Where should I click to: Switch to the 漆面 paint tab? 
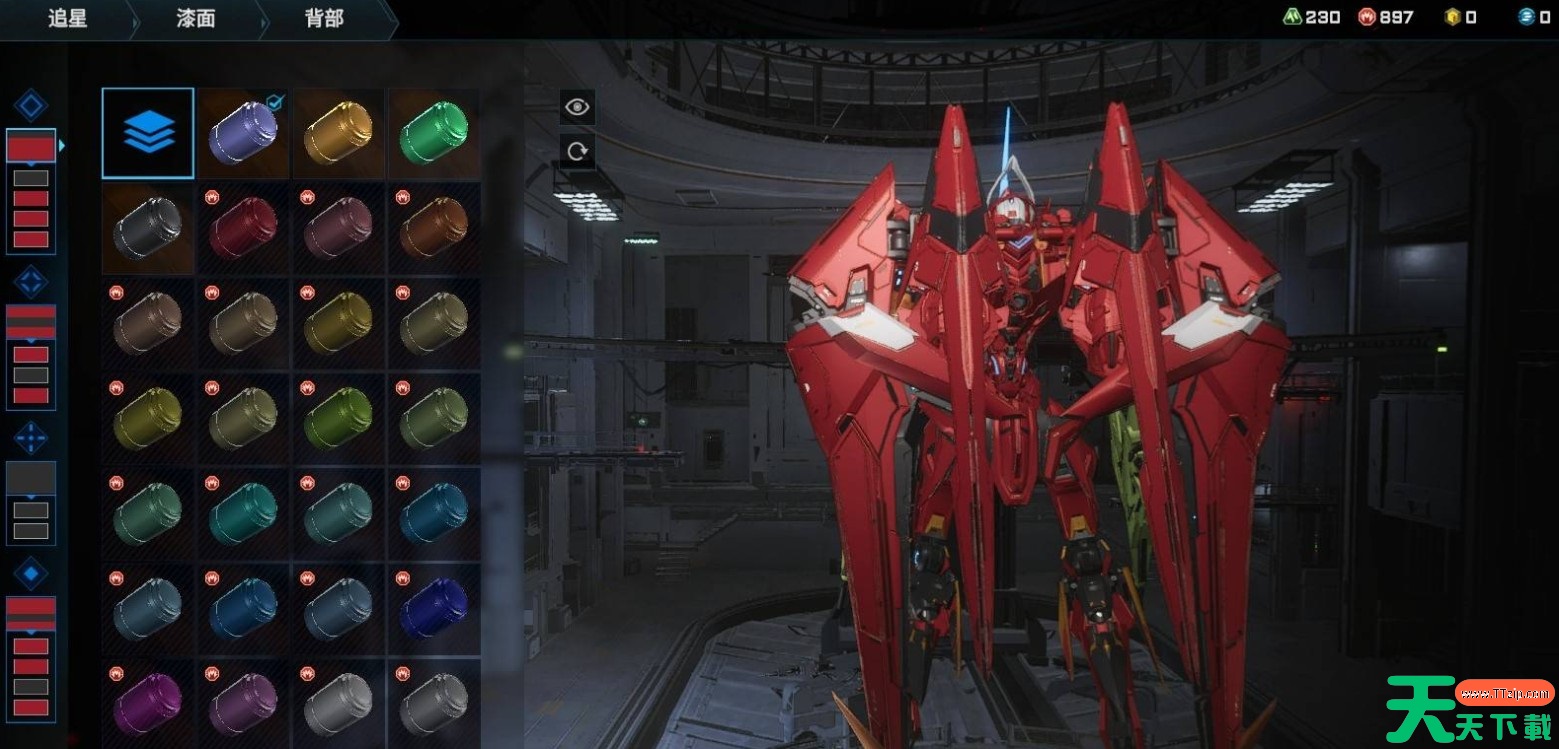pyautogui.click(x=196, y=18)
